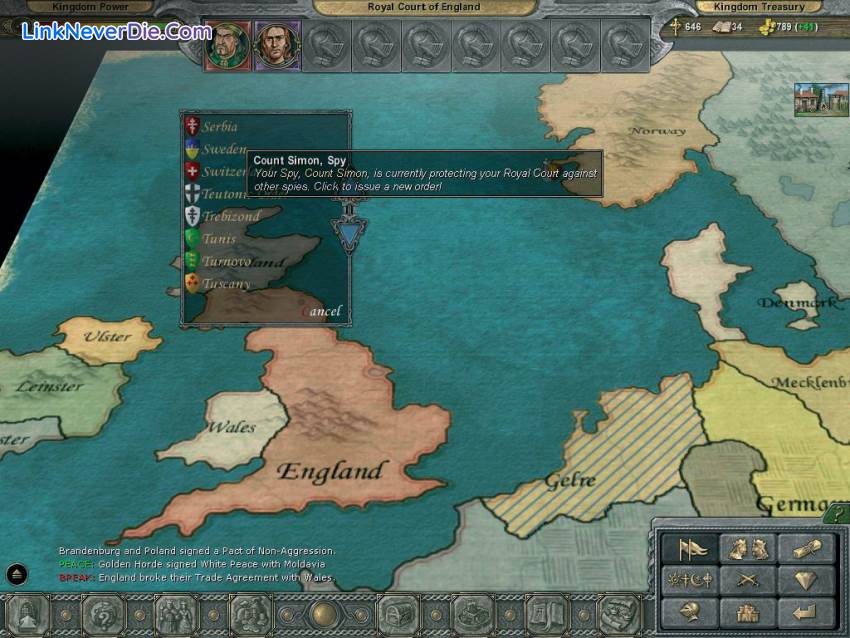850x638 pixels.
Task: Open the green question mark help
Action: [835, 516]
